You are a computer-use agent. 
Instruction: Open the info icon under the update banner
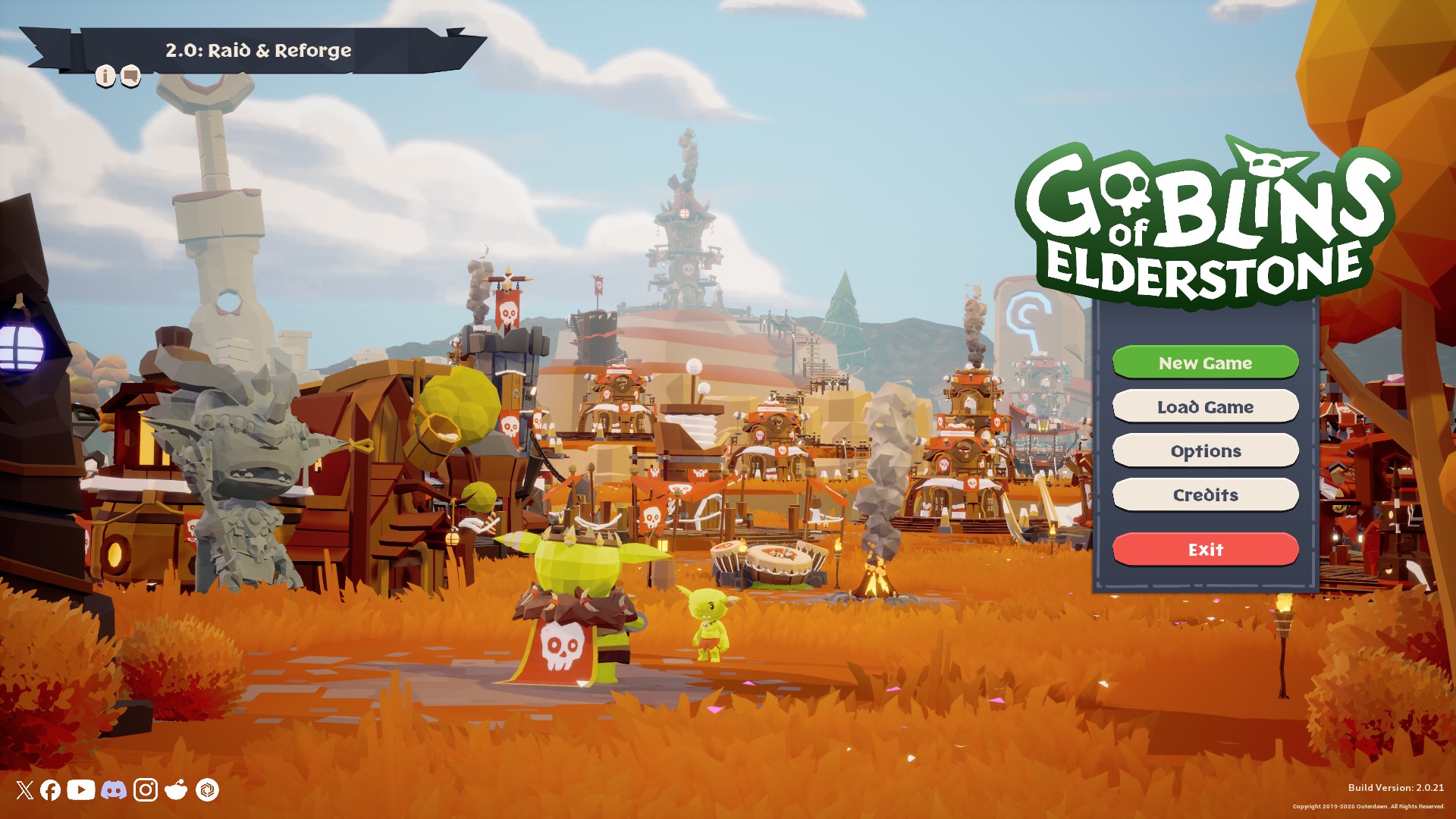click(105, 76)
